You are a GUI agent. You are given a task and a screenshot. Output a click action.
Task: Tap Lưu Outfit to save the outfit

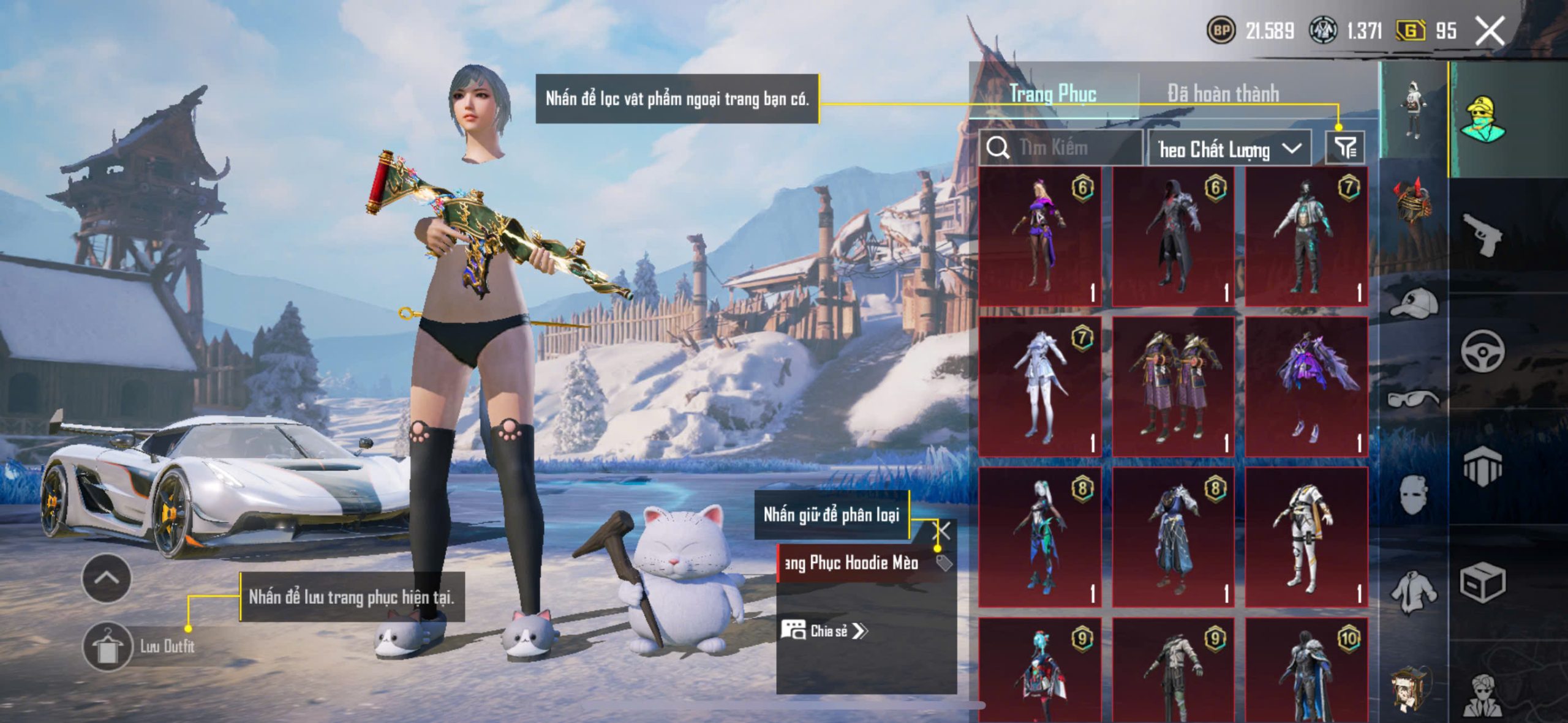point(140,646)
